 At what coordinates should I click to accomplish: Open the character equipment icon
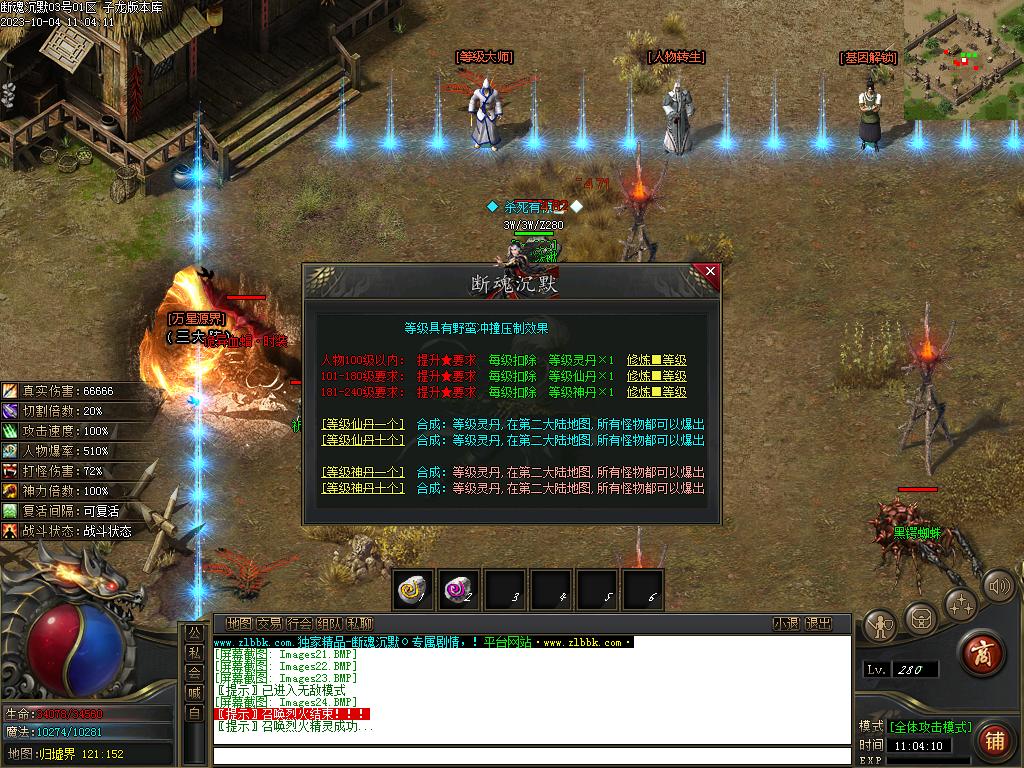point(879,625)
